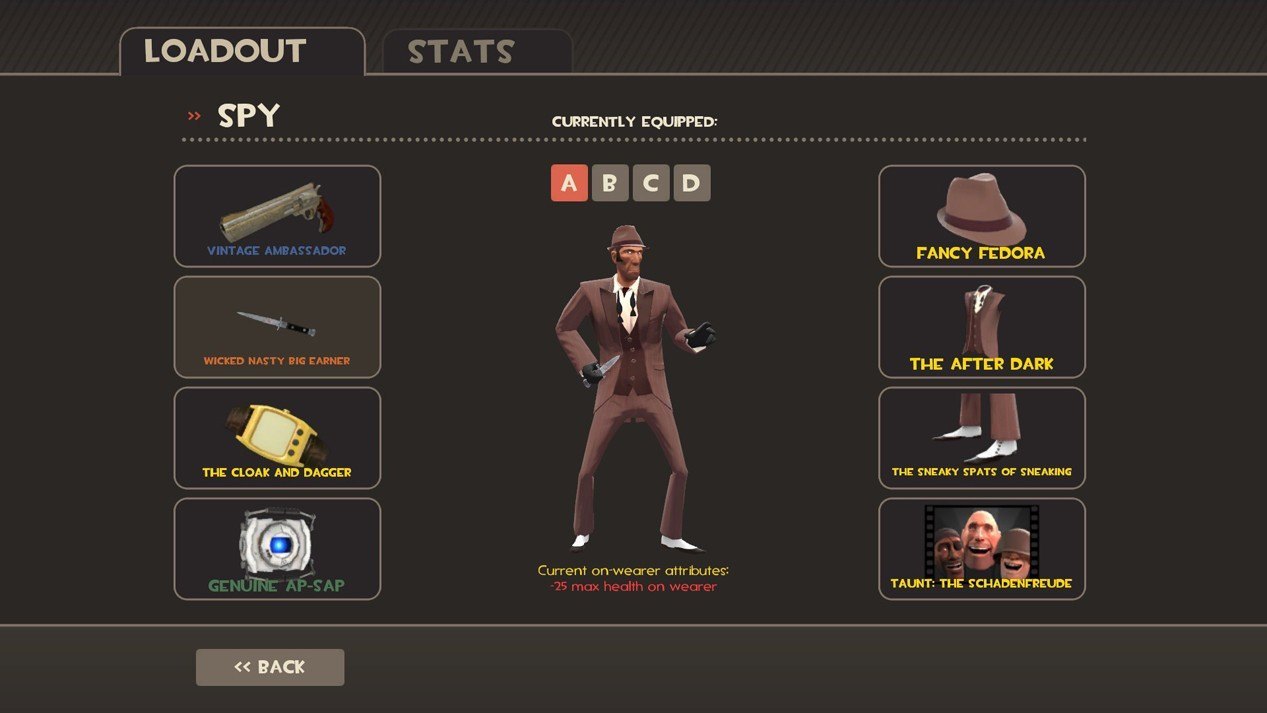
Task: Open The After Dark cosmetic slot
Action: coord(981,327)
